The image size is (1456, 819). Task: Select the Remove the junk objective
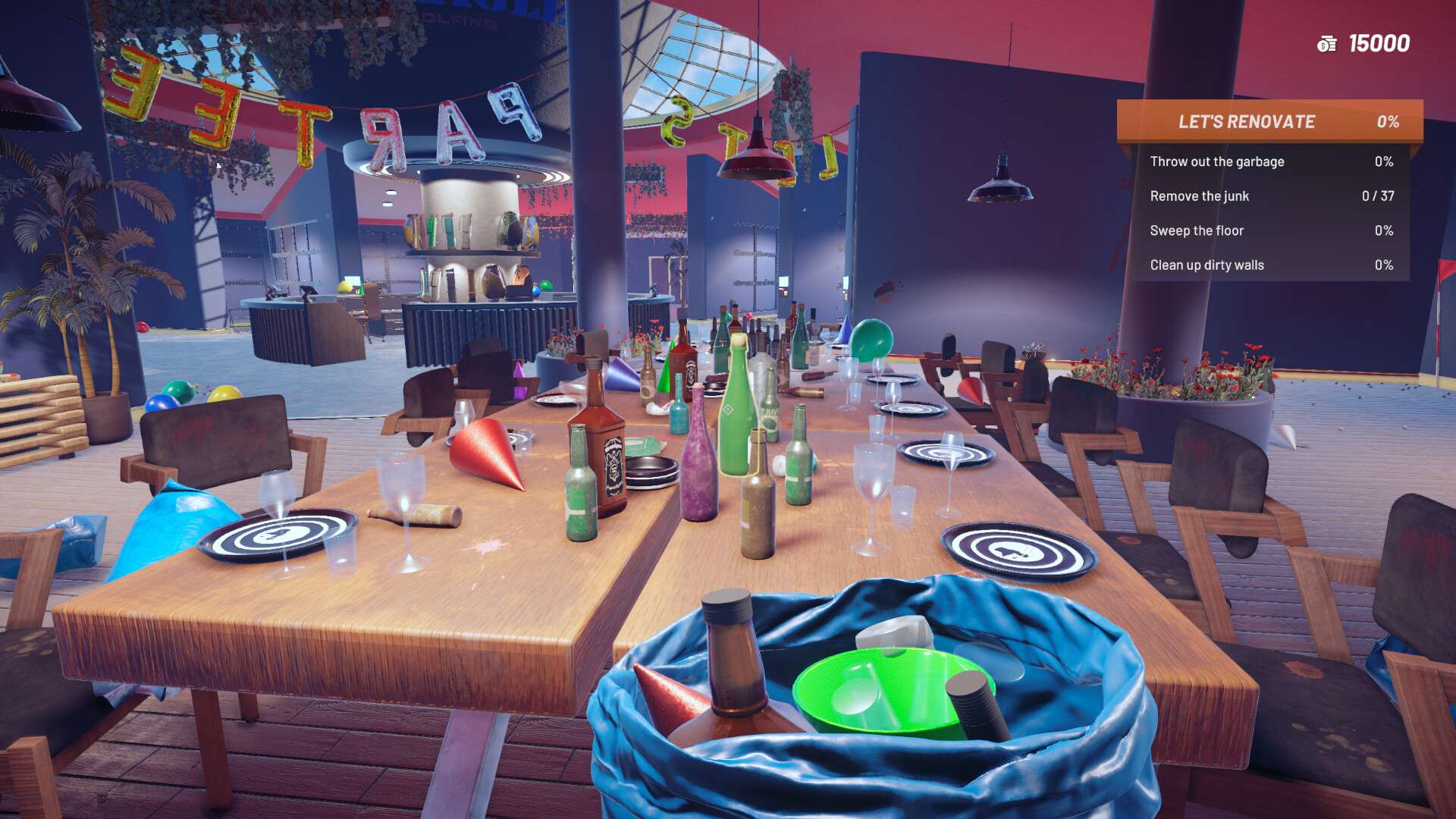tap(1199, 196)
